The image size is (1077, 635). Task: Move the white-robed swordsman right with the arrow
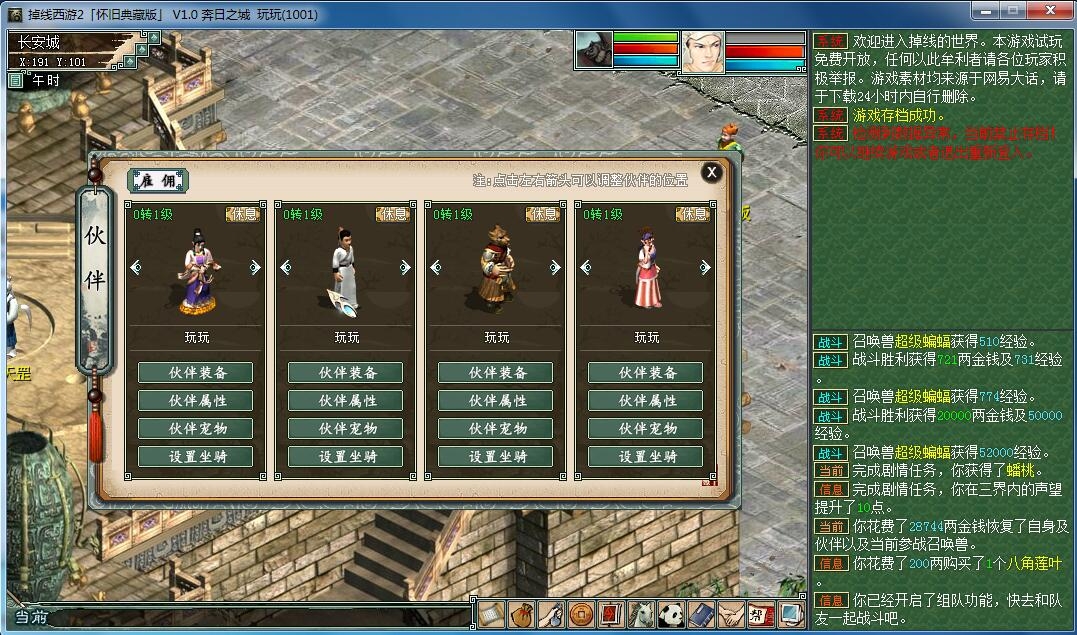coord(405,267)
